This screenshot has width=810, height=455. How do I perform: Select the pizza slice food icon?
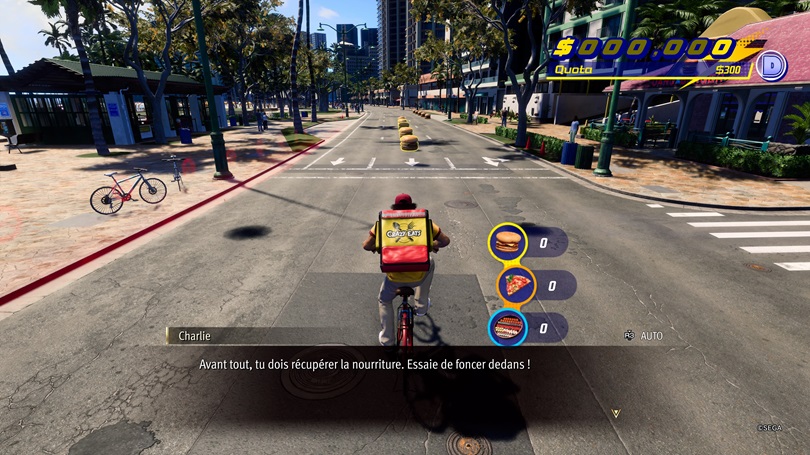[x=516, y=285]
